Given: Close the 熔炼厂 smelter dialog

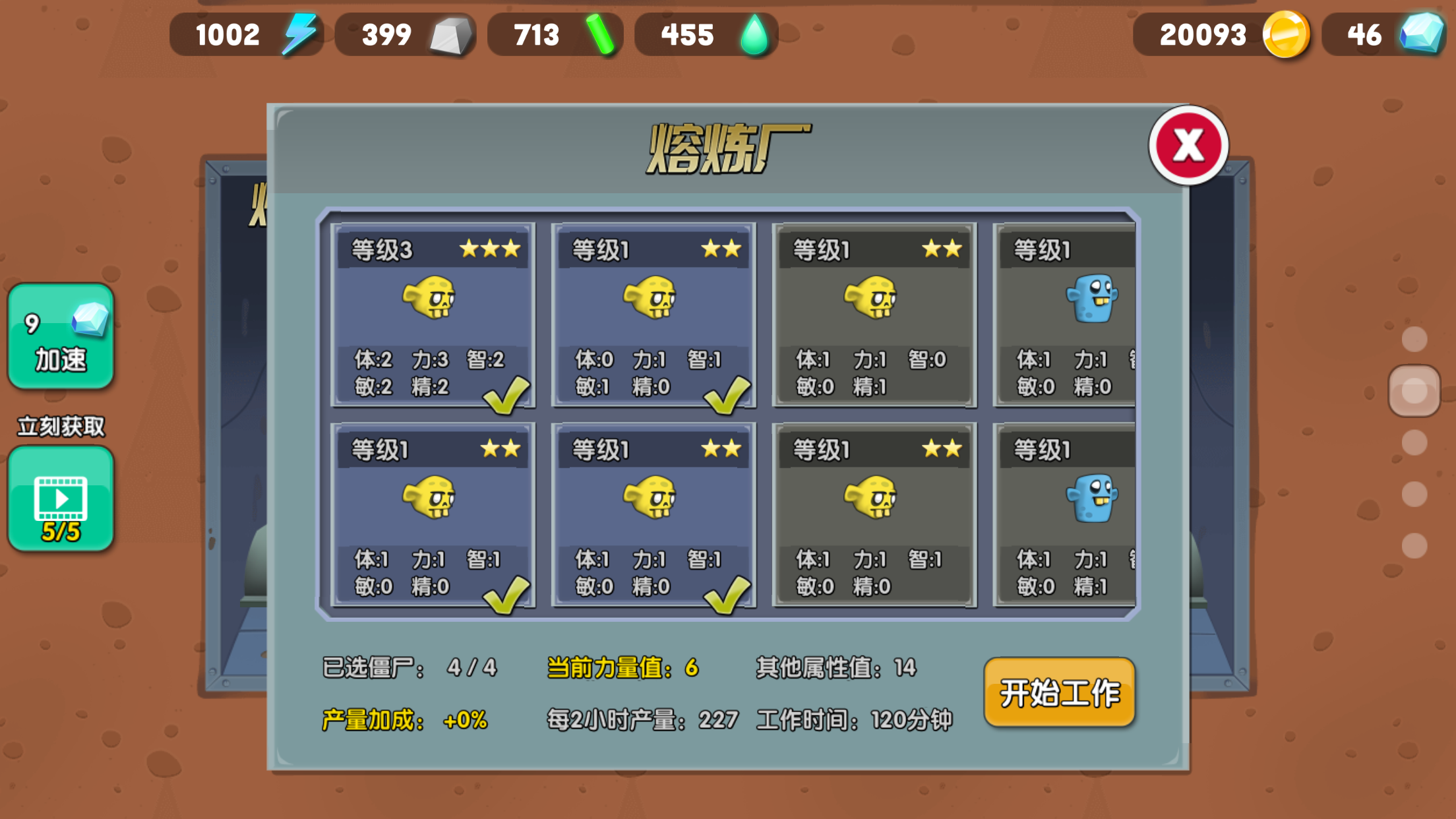Looking at the screenshot, I should [x=1188, y=146].
